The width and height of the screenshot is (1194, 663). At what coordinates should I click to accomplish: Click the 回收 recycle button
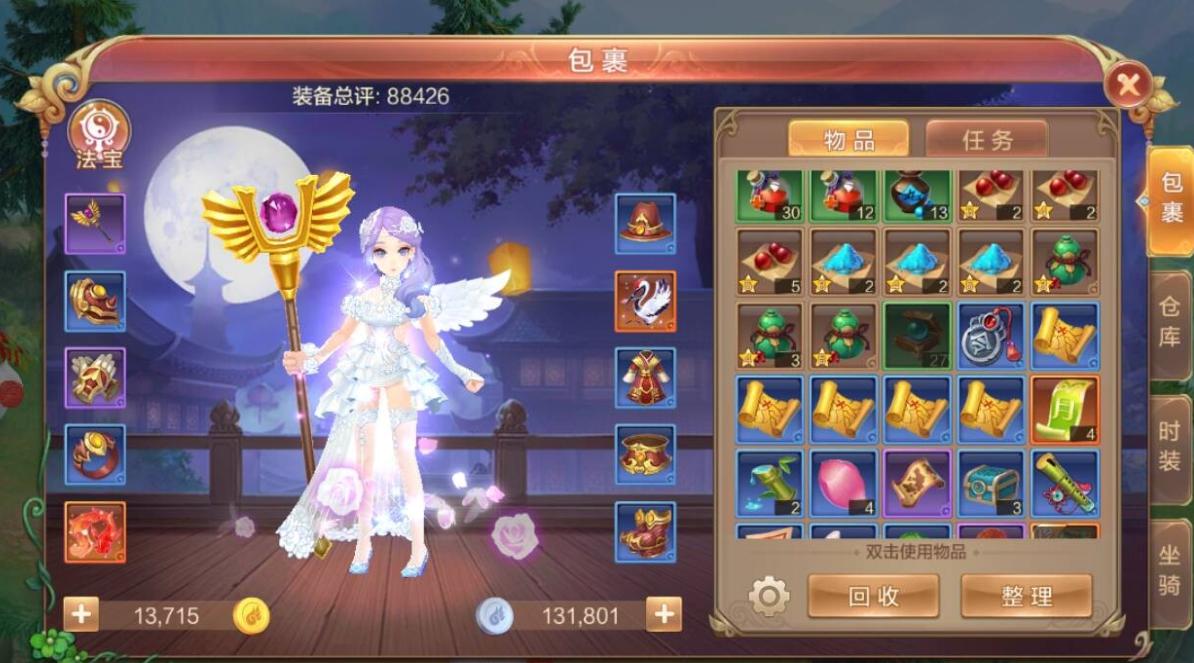click(873, 596)
